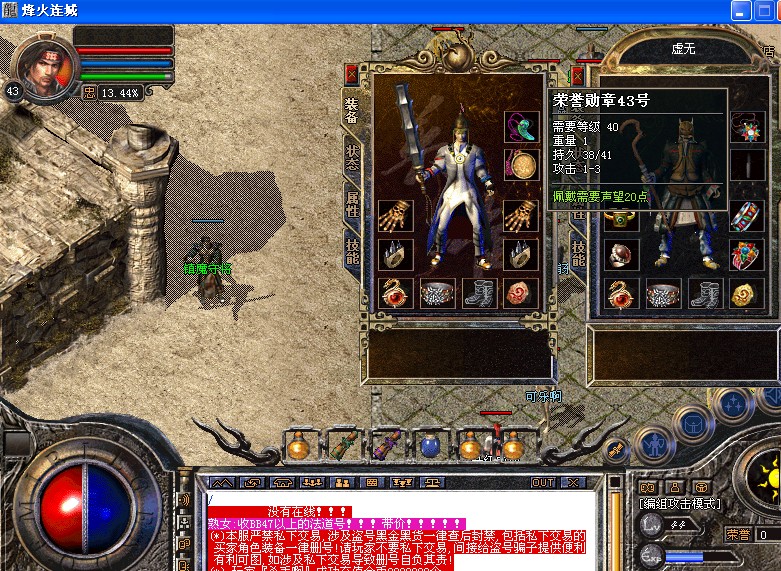Select 虚无's gold swirl stone slot

click(746, 292)
